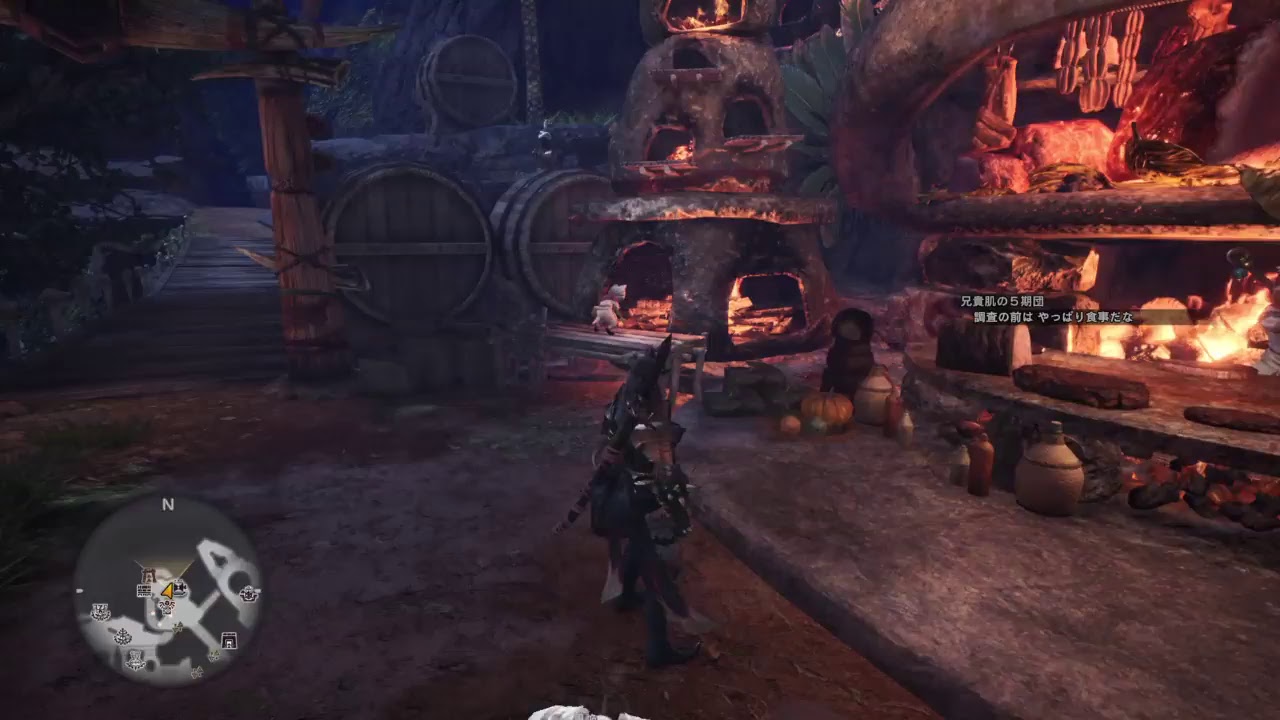Click the item box grid icon on the minimap
The height and width of the screenshot is (720, 1280).
tap(144, 590)
